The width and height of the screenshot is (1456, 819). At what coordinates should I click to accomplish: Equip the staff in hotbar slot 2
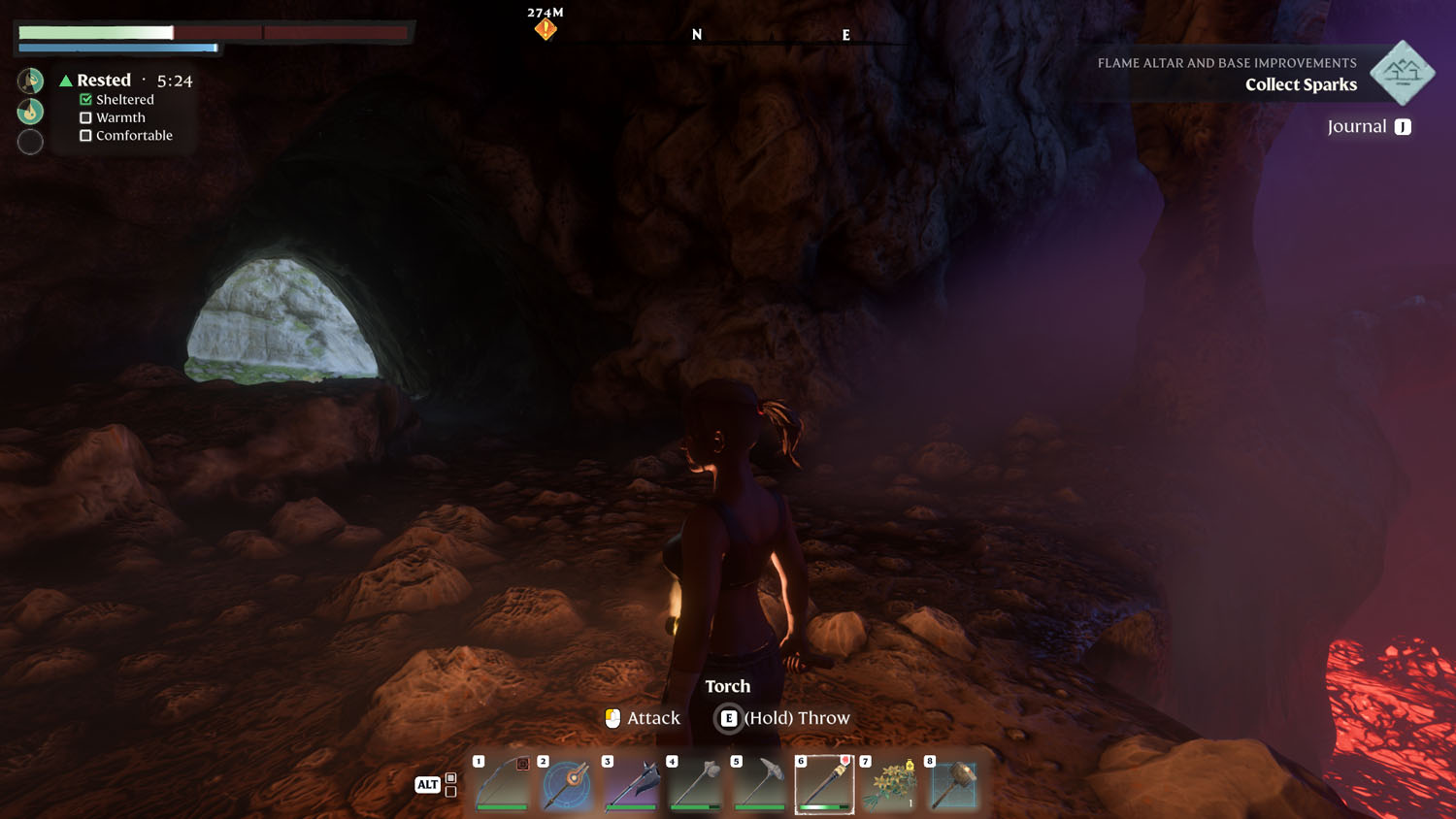point(567,784)
